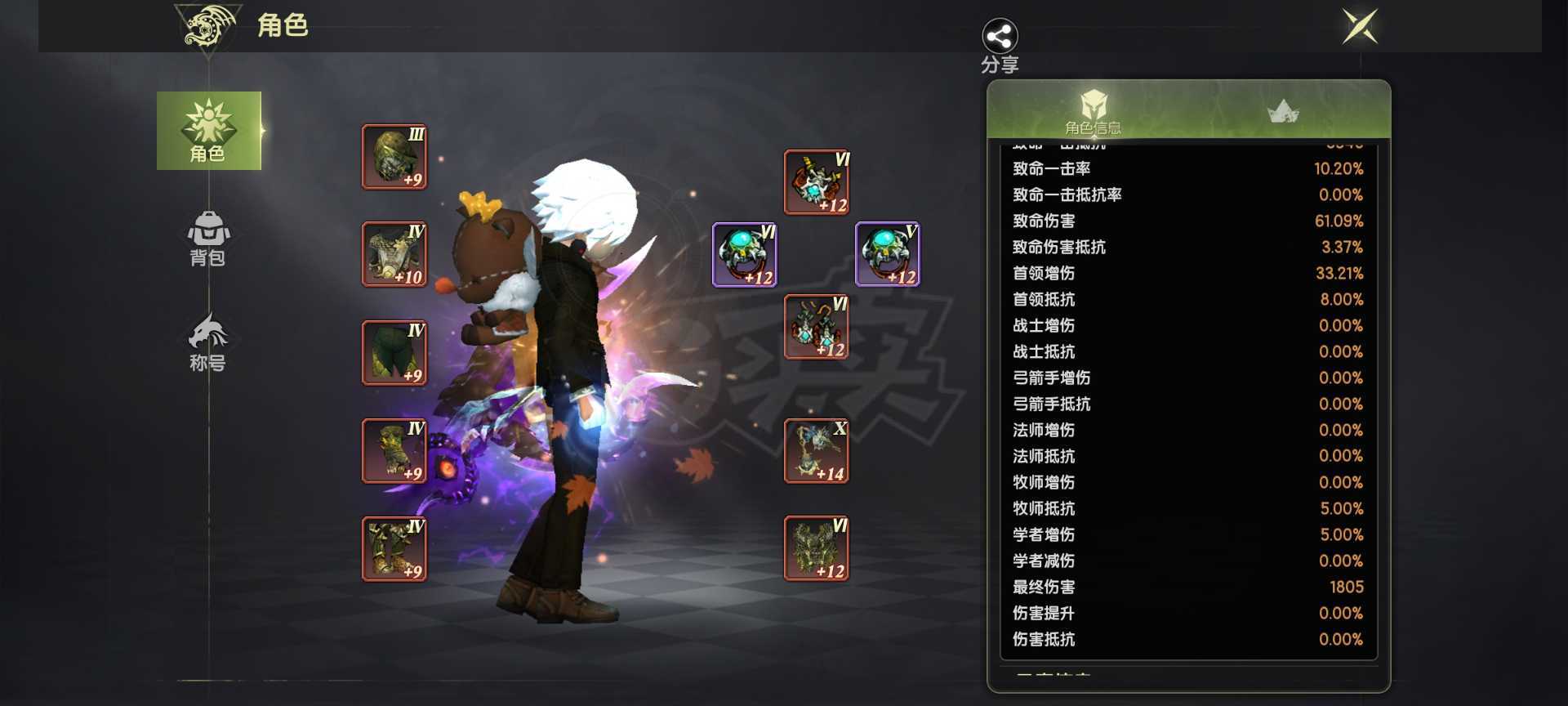This screenshot has width=1568, height=706.
Task: Select the 角色信息 info tab
Action: coord(1093,111)
